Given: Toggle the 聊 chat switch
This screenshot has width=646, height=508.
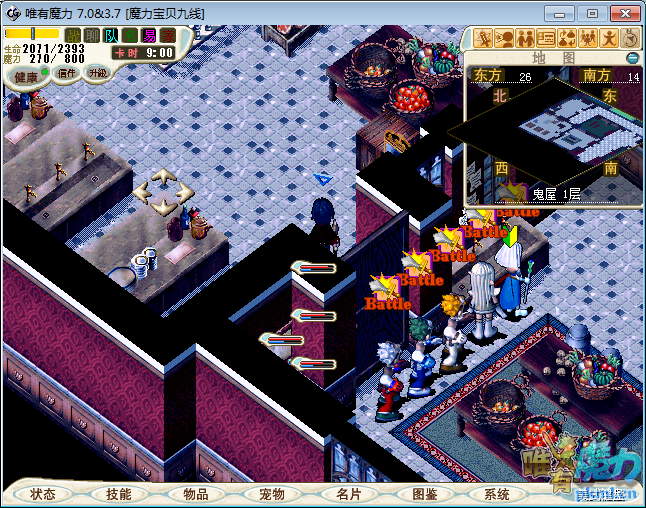Looking at the screenshot, I should click(92, 36).
